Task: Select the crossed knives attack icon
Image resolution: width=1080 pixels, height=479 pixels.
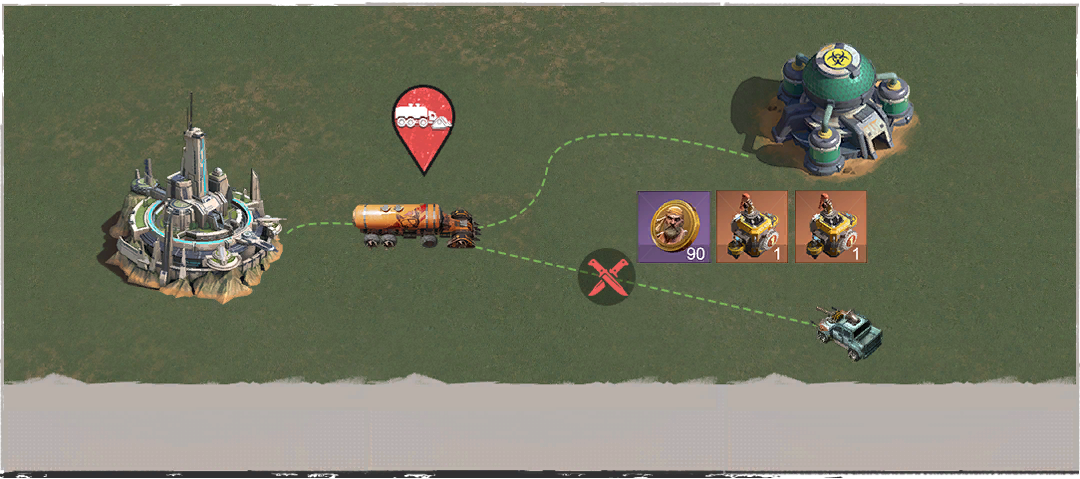Action: click(x=606, y=277)
